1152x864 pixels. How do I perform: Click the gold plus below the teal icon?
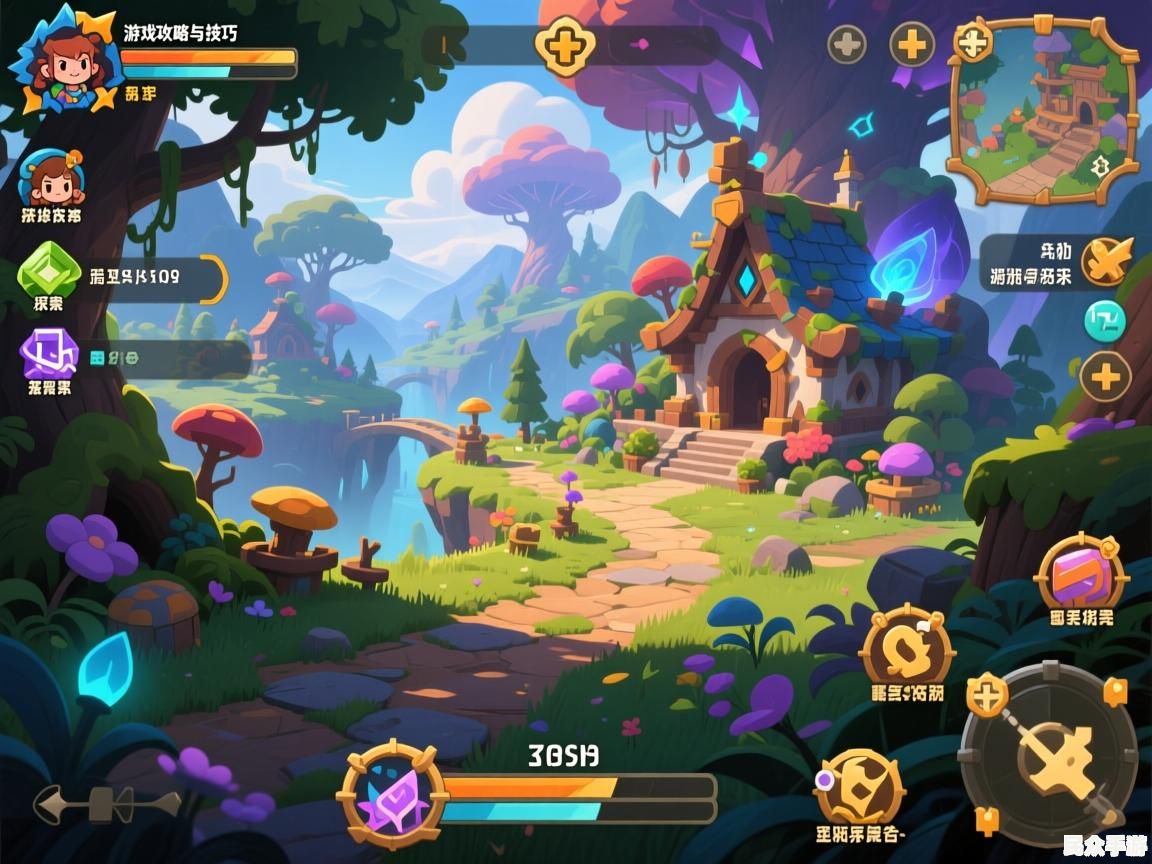pos(1105,378)
